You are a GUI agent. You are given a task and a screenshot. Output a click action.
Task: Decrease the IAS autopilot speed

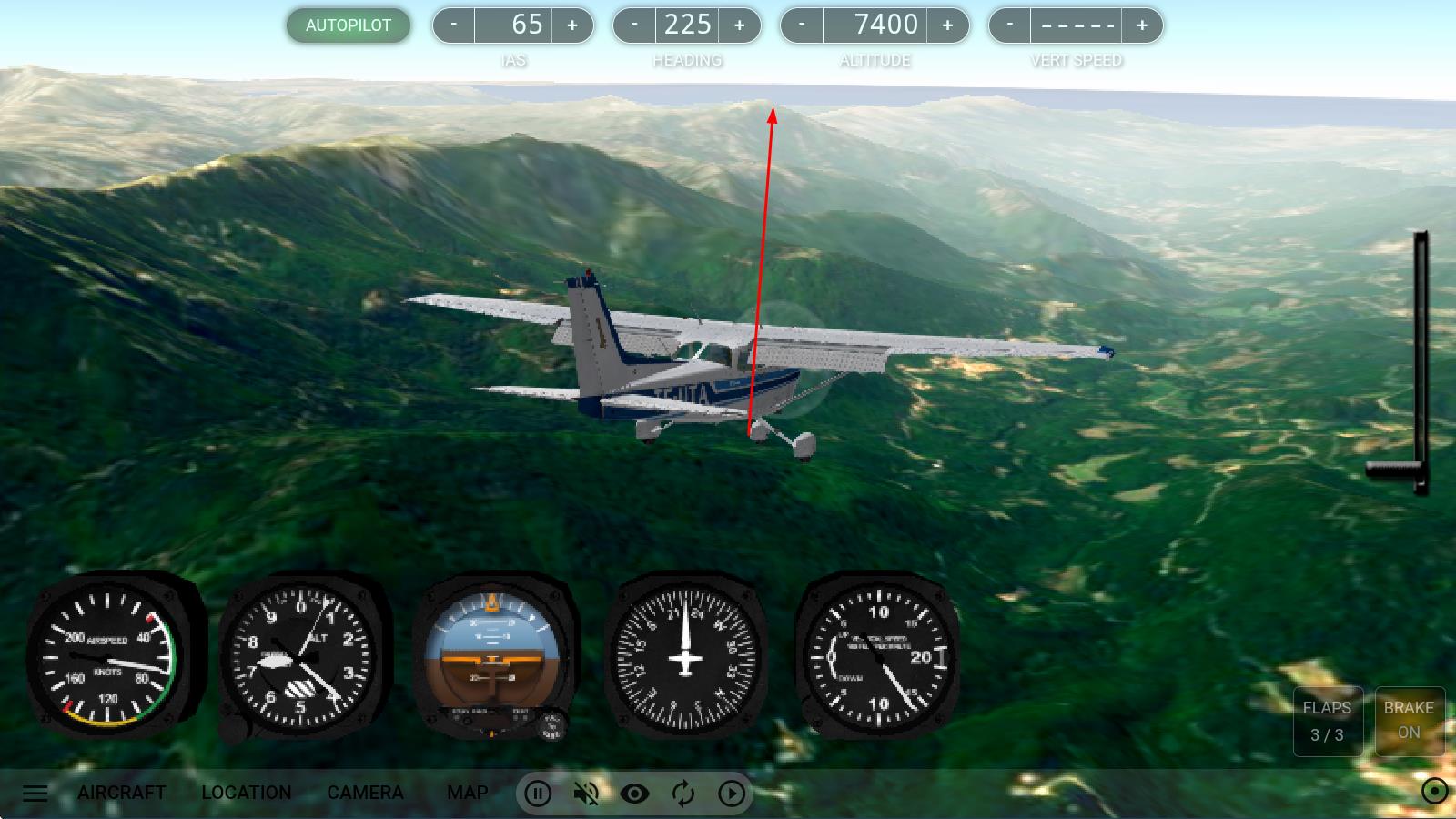(453, 25)
